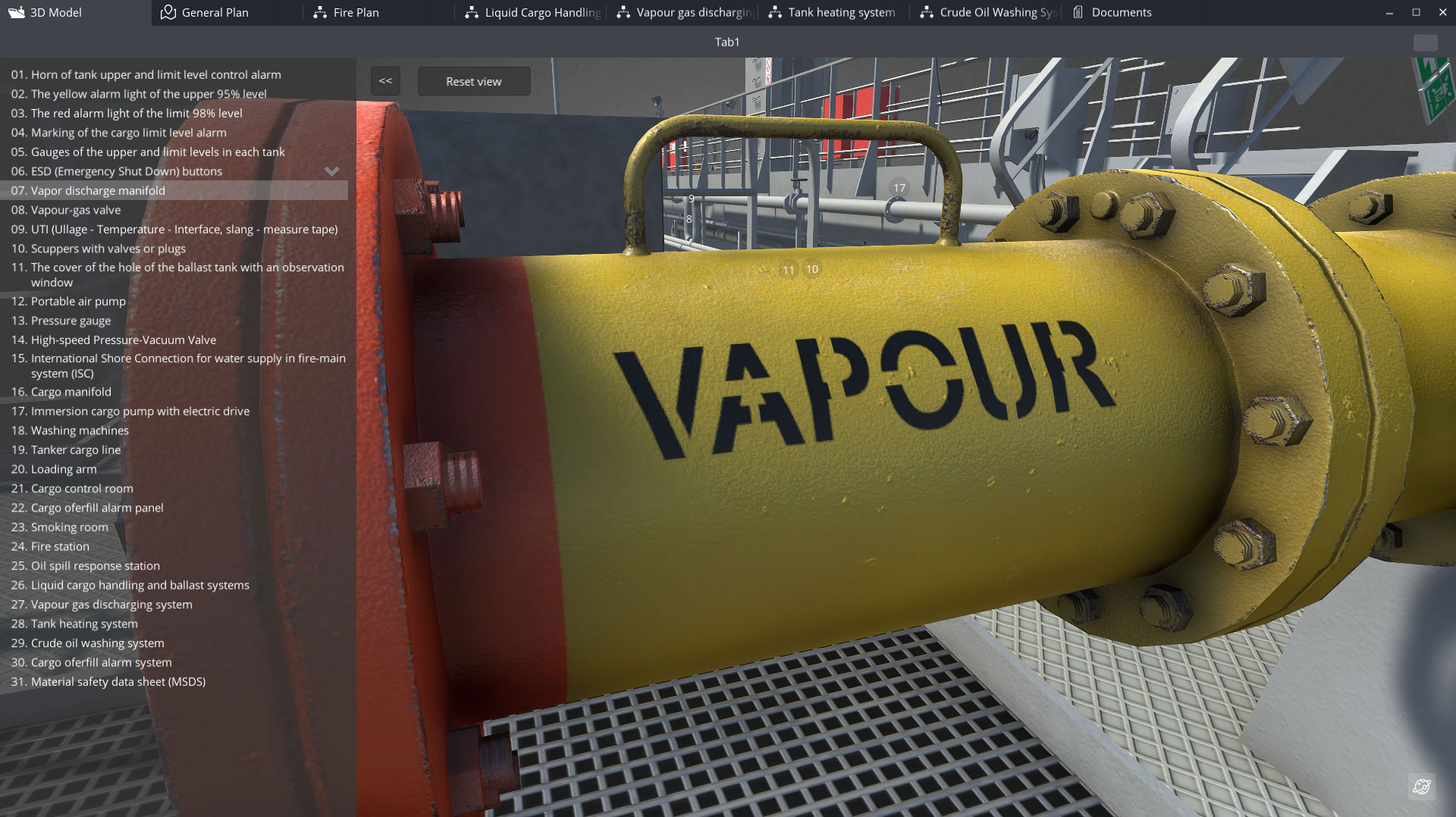Viewport: 1456px width, 817px height.
Task: Select Vapour-gas valve in the list
Action: coord(75,210)
